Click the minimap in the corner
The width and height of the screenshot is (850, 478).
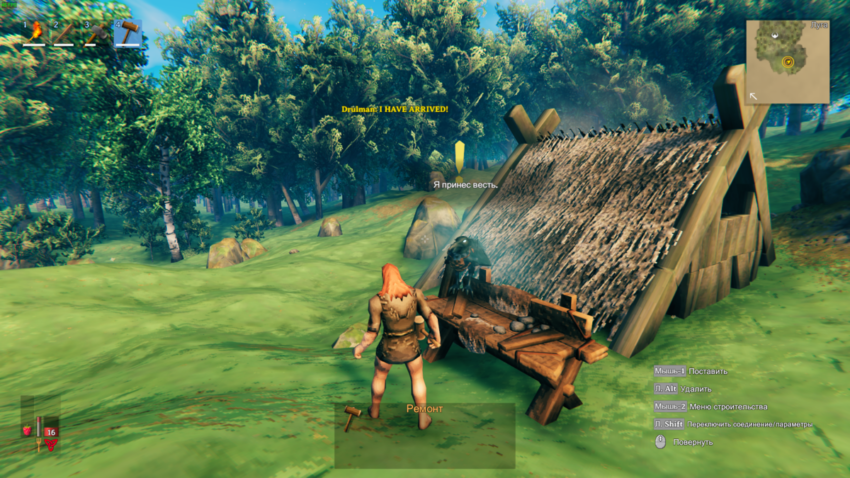[787, 62]
